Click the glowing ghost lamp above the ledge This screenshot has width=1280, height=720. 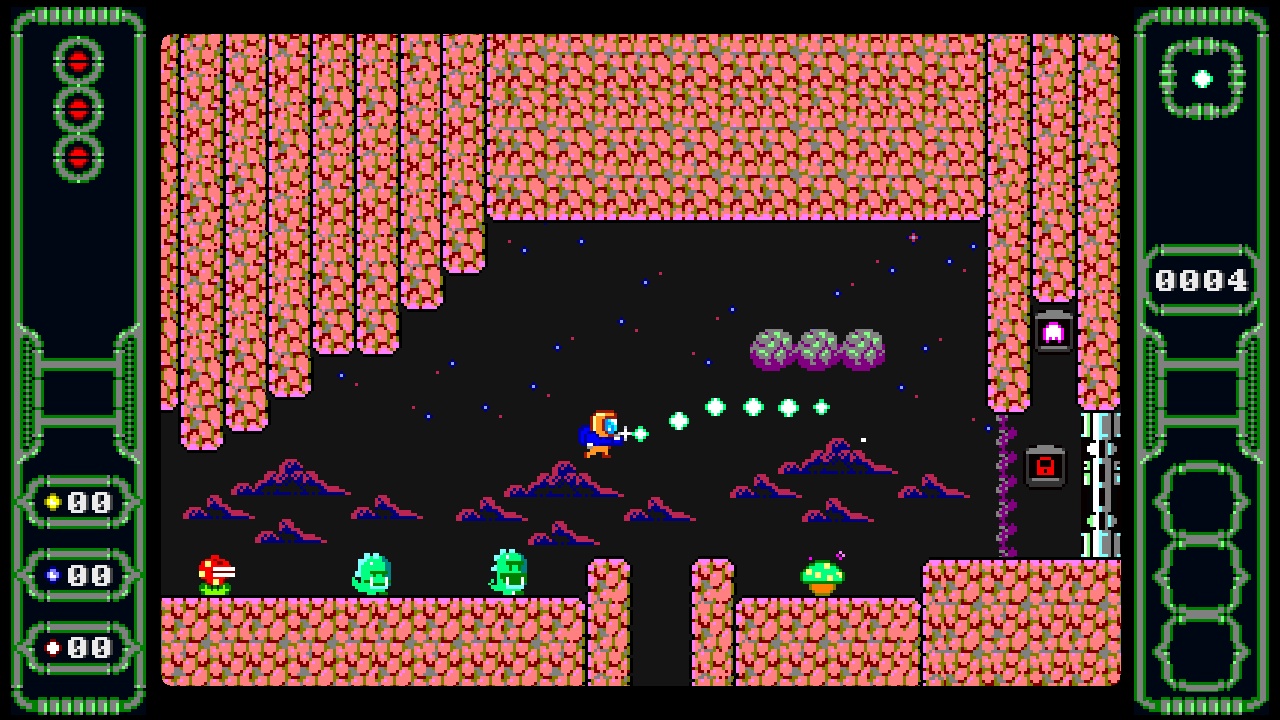click(x=1053, y=330)
